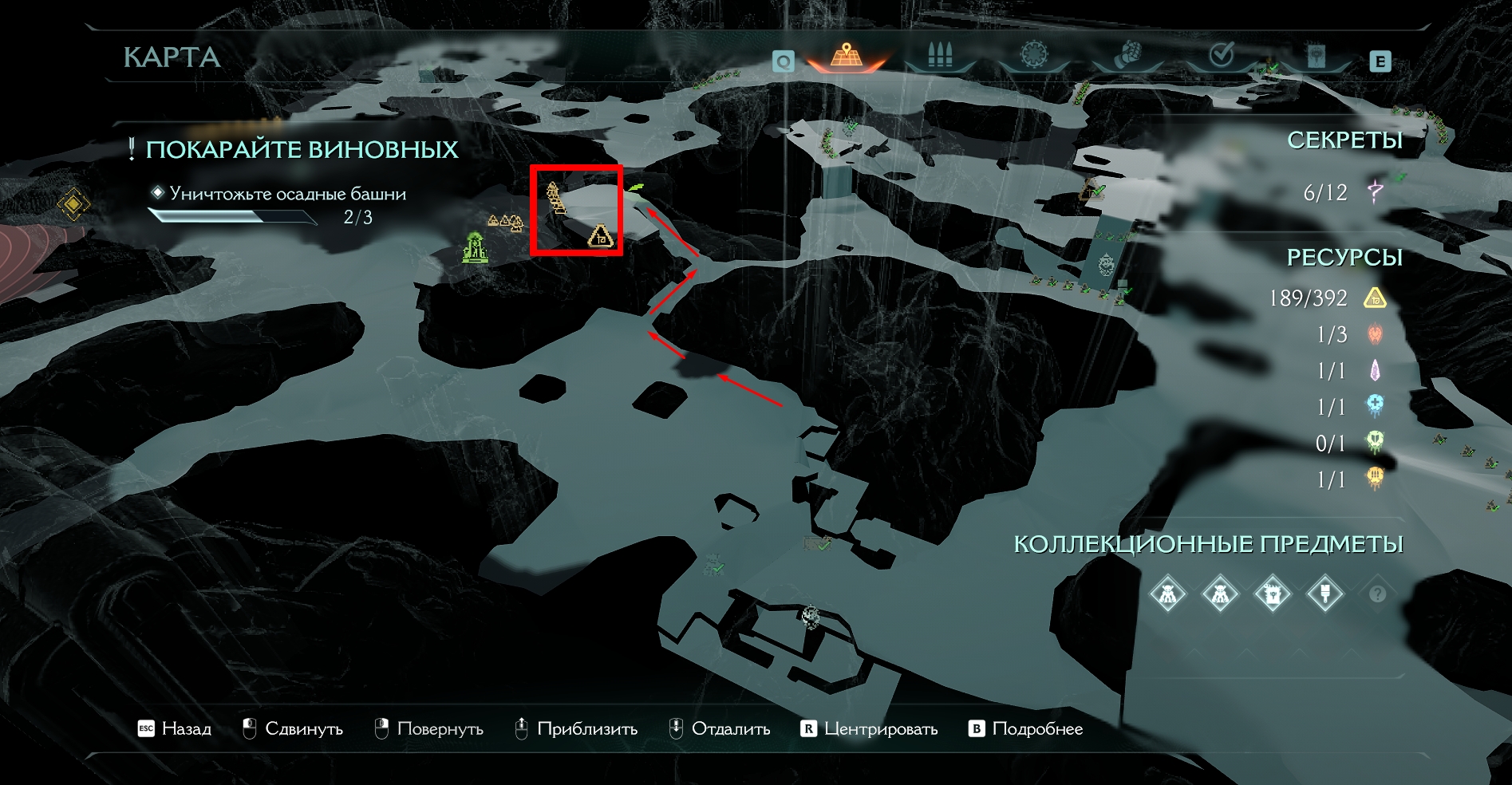This screenshot has width=1512, height=785.
Task: Open the flaming book codex tab
Action: coord(1316,56)
